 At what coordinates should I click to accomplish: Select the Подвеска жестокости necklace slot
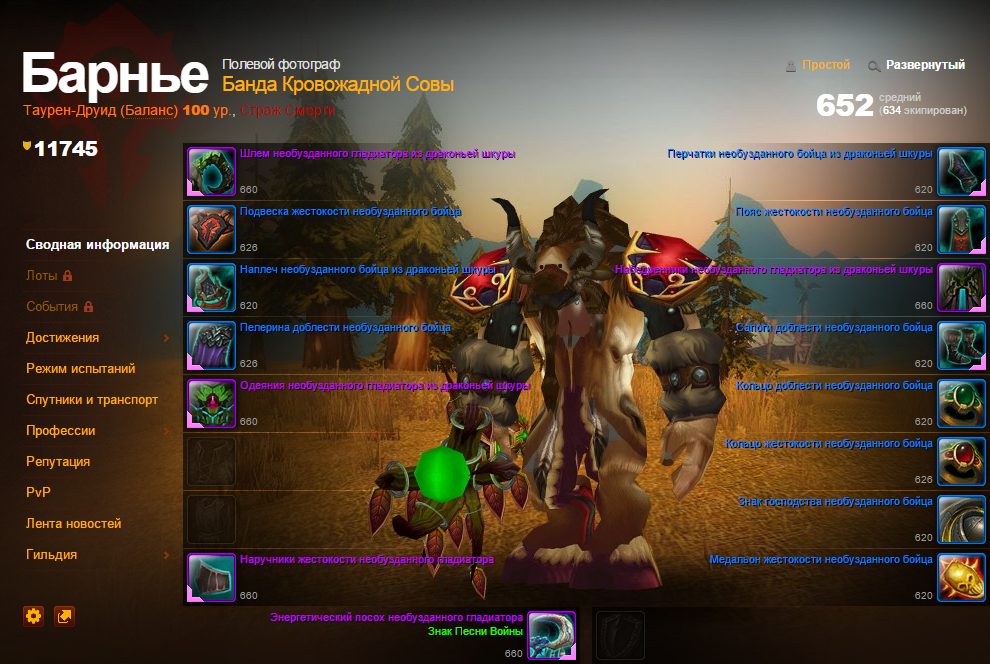click(x=212, y=230)
